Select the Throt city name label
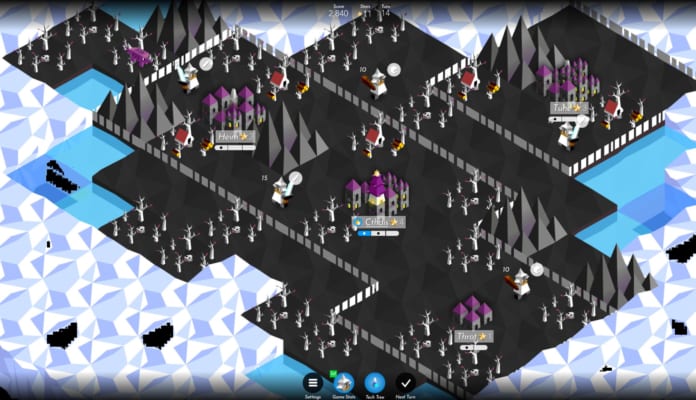Screen dimensions: 696x400 [x=472, y=337]
